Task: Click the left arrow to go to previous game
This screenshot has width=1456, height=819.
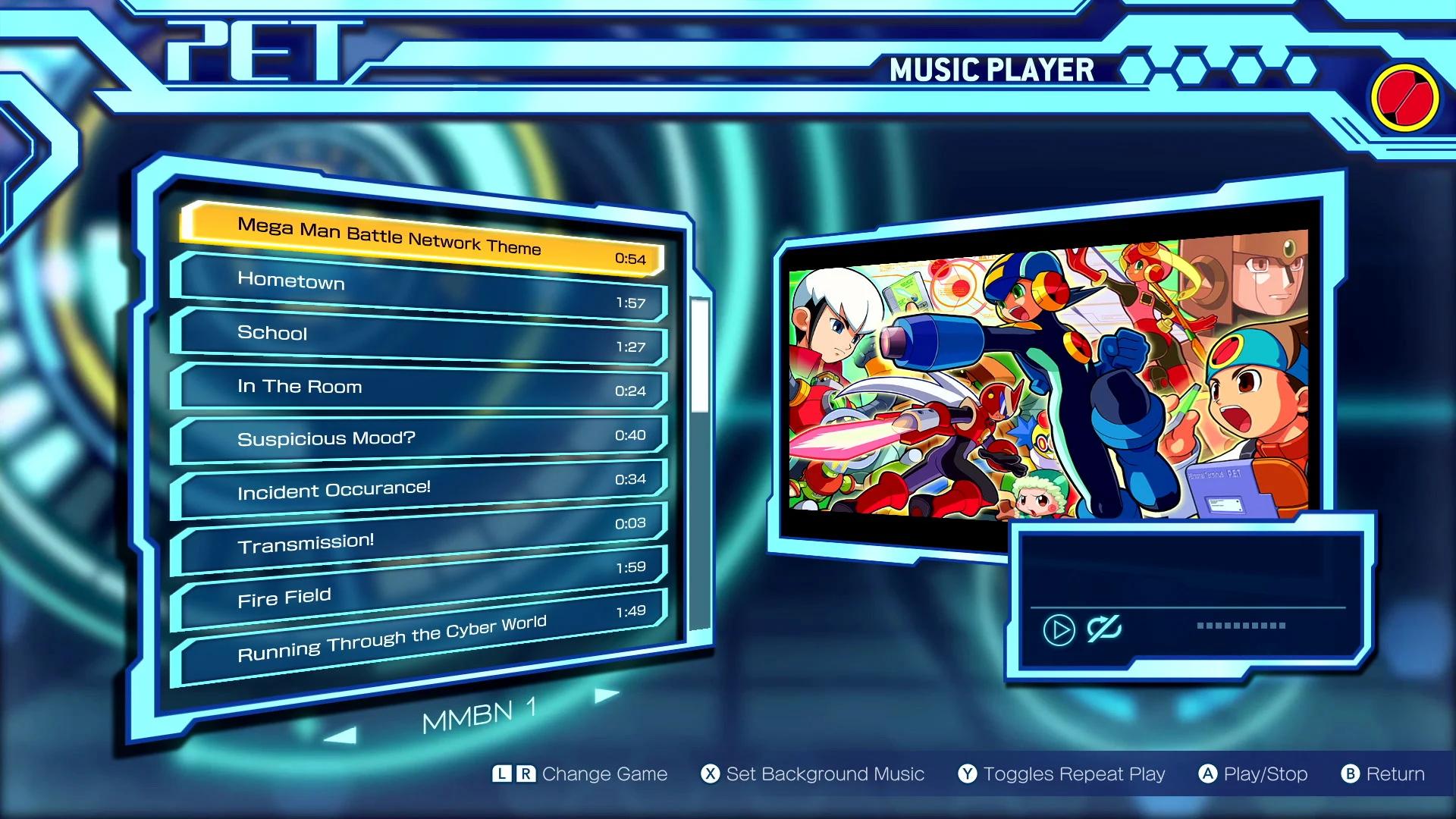Action: (340, 734)
